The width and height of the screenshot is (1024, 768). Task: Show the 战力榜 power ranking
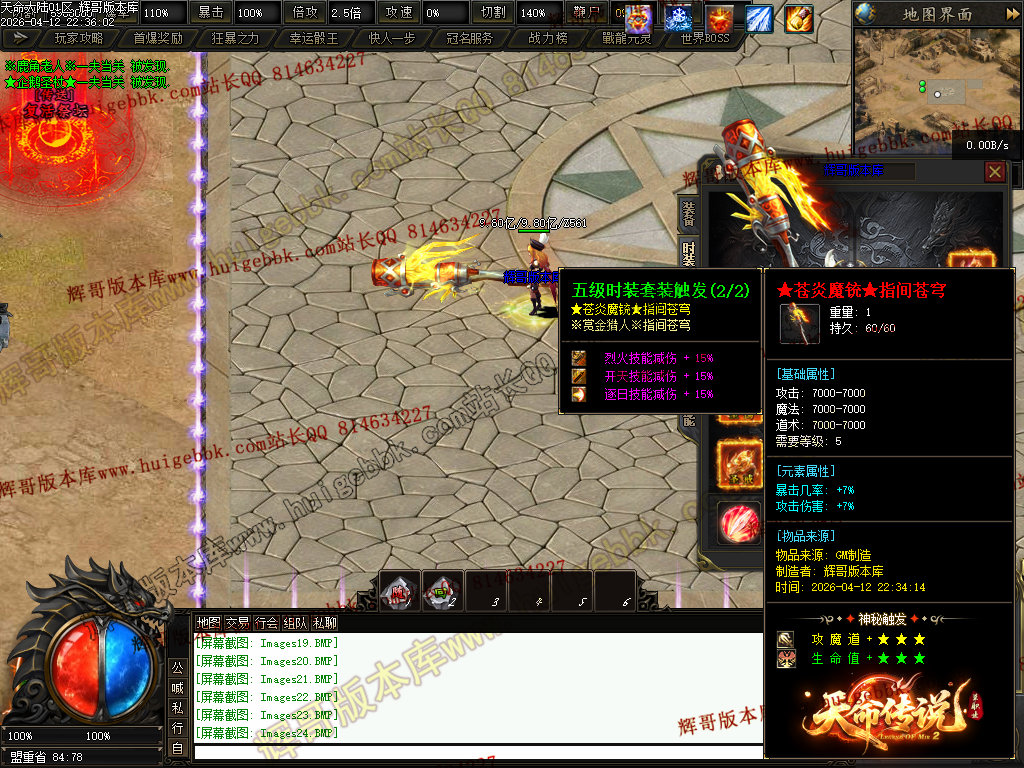548,38
